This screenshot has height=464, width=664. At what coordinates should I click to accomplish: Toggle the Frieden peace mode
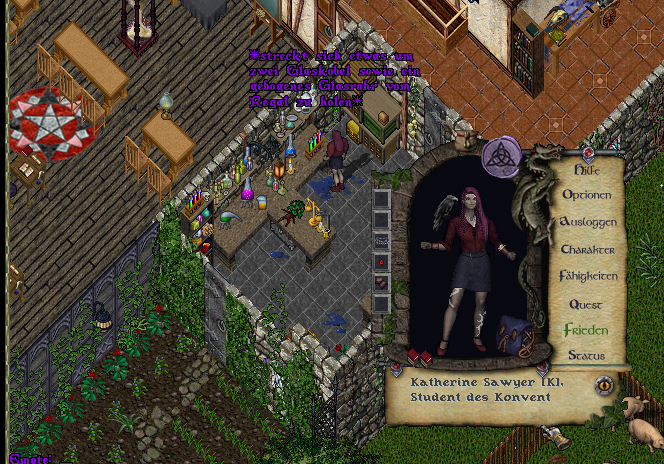pos(586,329)
